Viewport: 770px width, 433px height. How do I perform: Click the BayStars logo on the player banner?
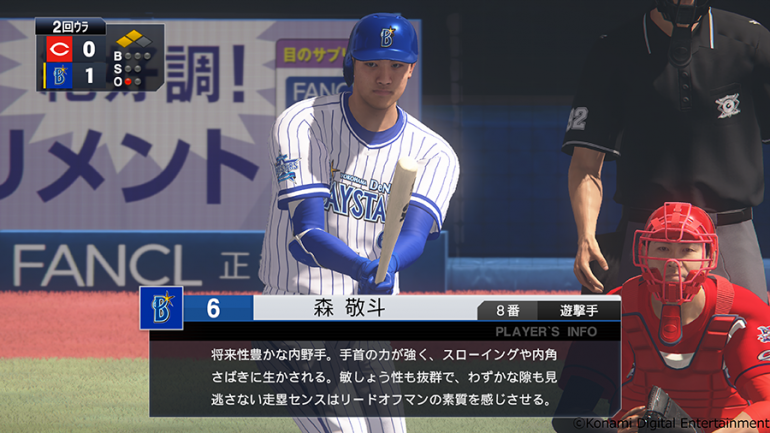161,308
